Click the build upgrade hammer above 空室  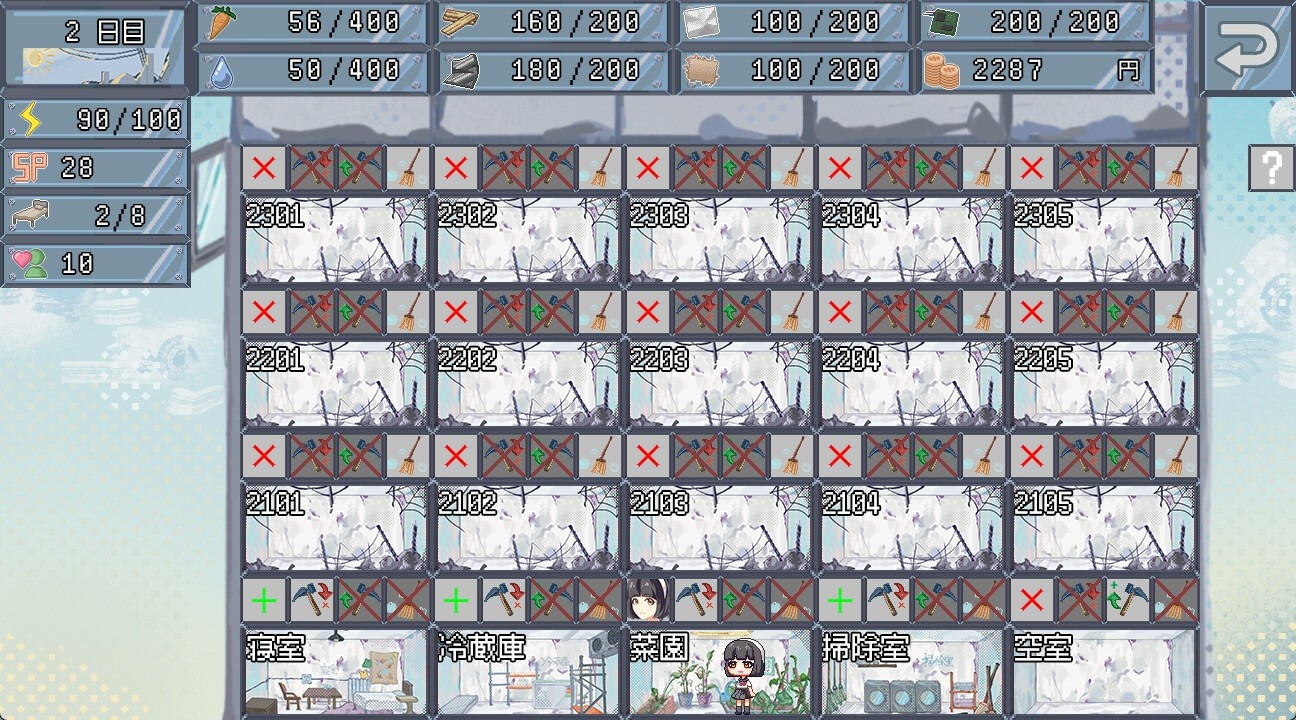pyautogui.click(x=1128, y=600)
